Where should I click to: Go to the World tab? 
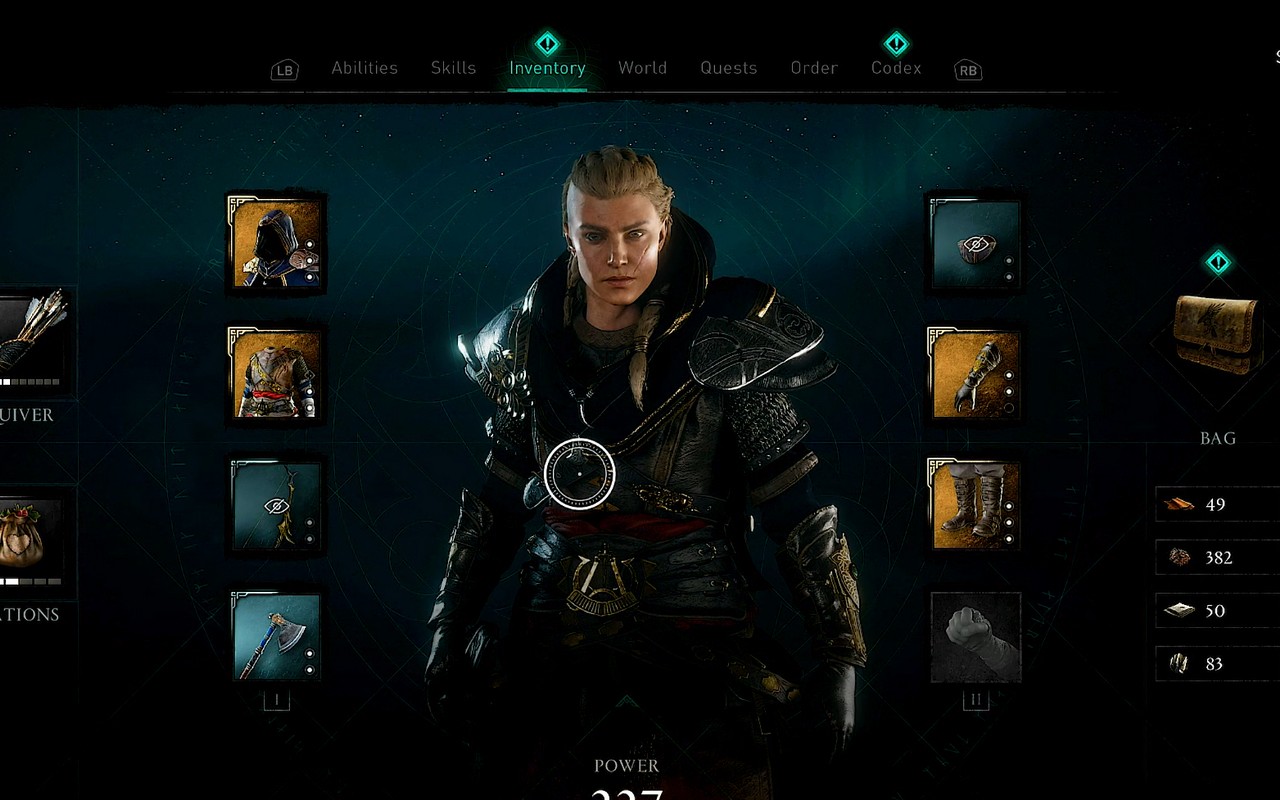click(x=642, y=68)
